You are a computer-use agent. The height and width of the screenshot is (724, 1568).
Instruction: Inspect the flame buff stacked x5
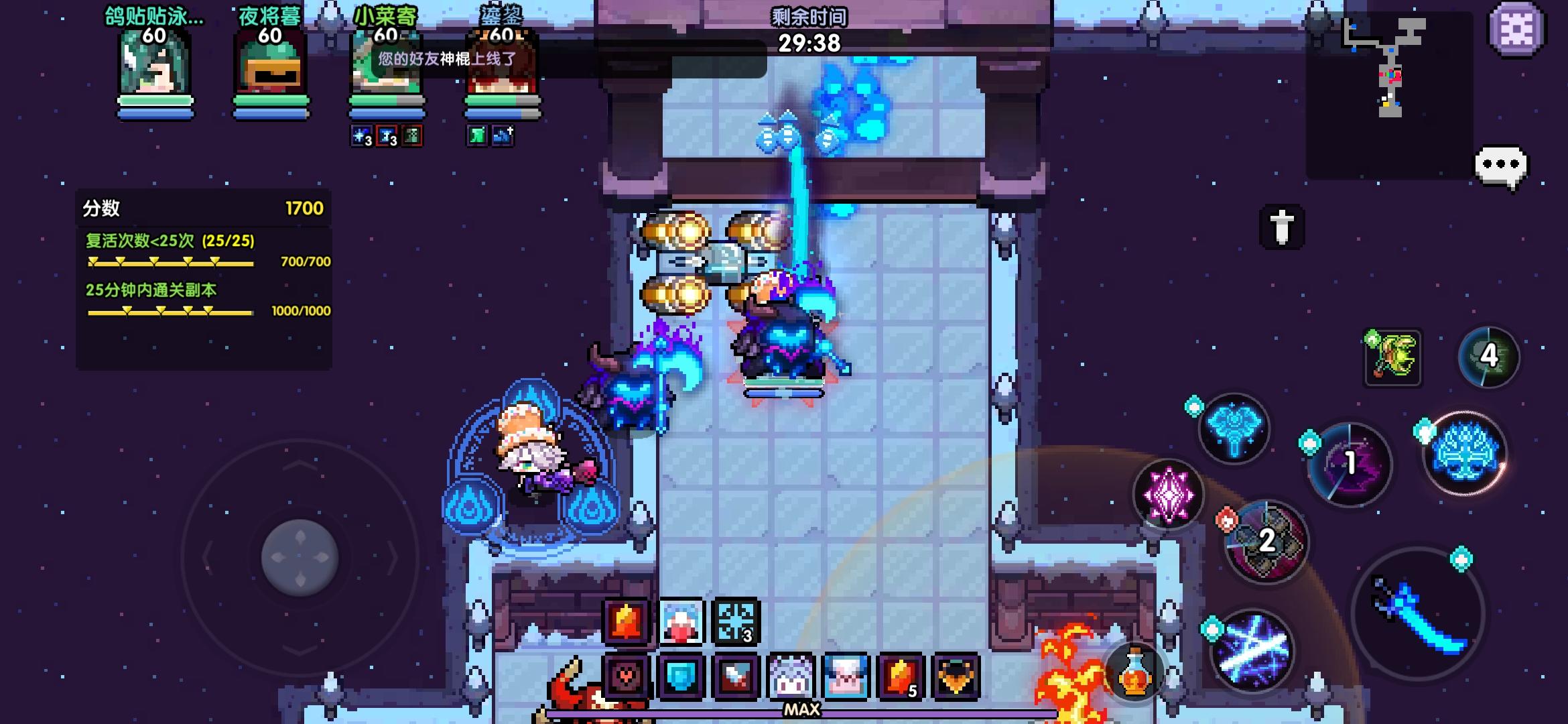903,677
